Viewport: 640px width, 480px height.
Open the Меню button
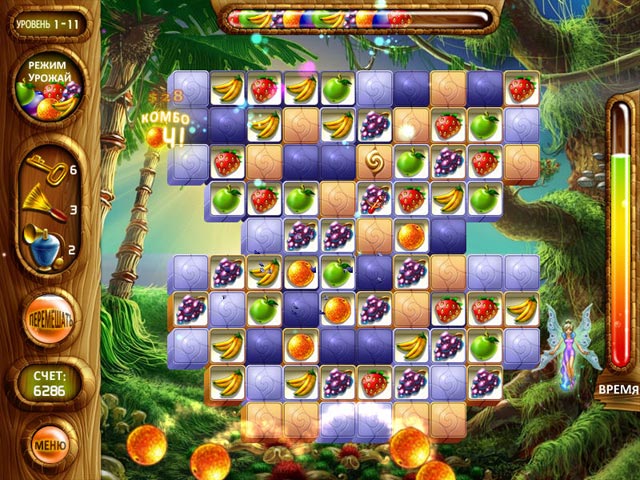[x=49, y=443]
